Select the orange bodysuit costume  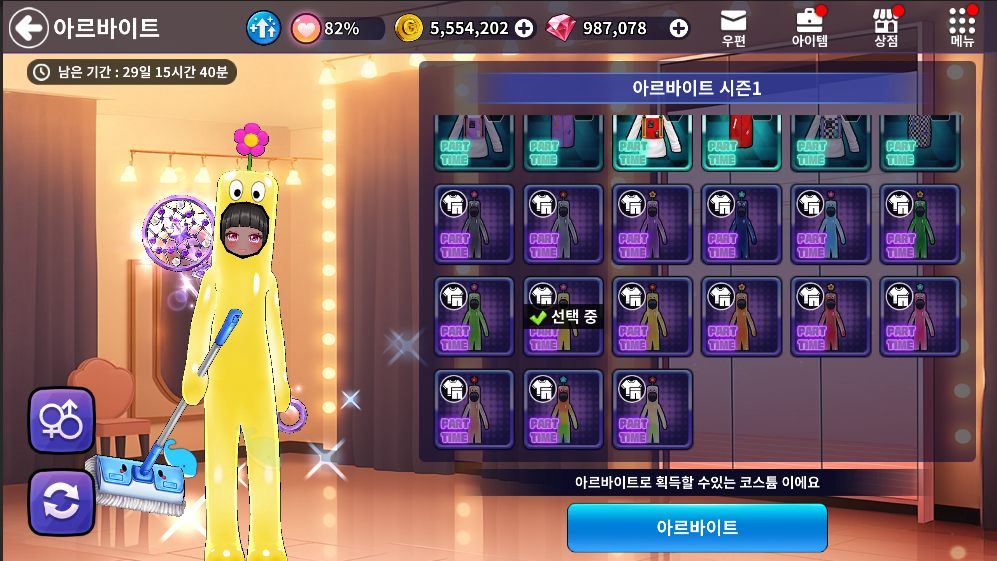pos(741,317)
